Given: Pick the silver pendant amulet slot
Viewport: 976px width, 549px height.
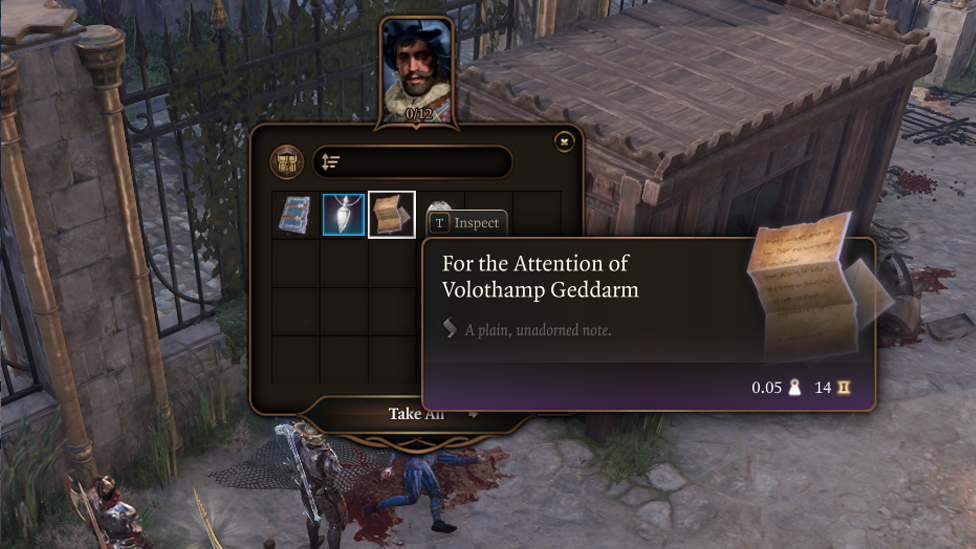Looking at the screenshot, I should [344, 215].
